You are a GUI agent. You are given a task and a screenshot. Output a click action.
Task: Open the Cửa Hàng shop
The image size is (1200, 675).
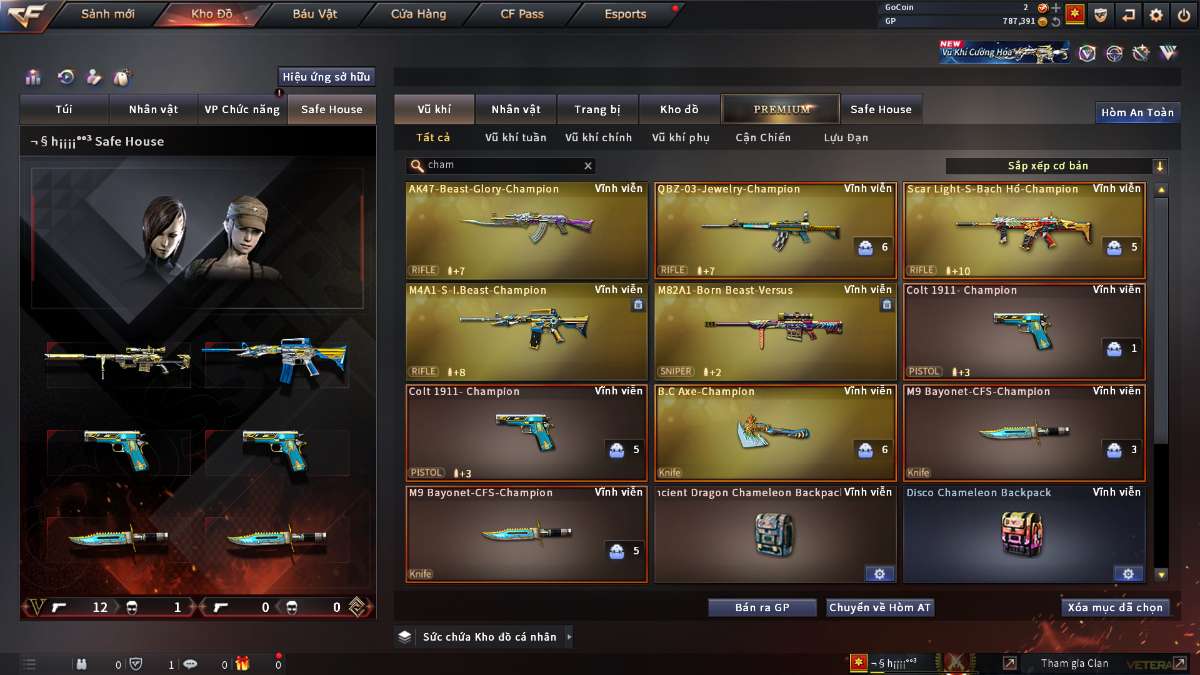click(x=418, y=14)
